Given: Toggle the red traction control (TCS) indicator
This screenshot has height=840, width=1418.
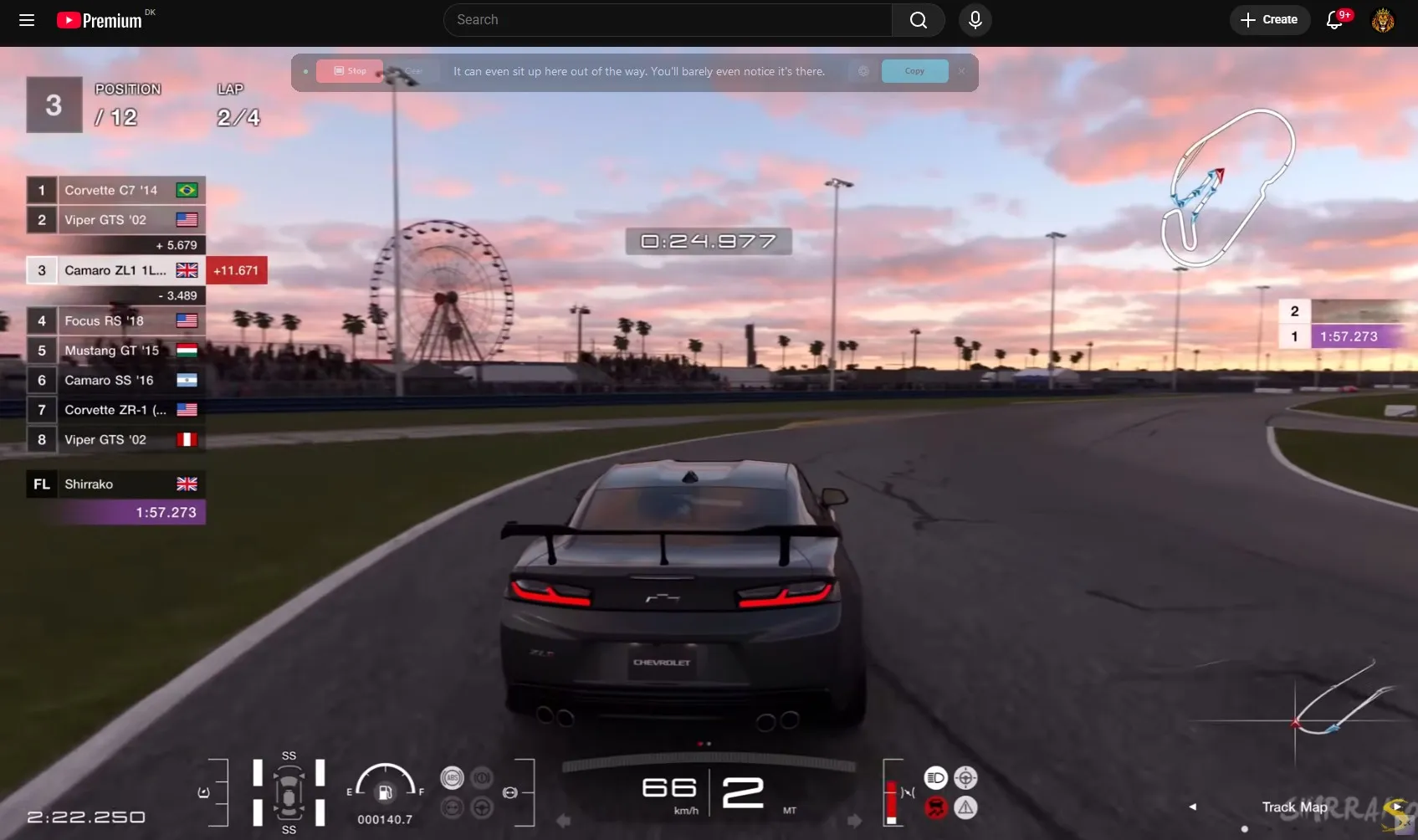Looking at the screenshot, I should (936, 807).
